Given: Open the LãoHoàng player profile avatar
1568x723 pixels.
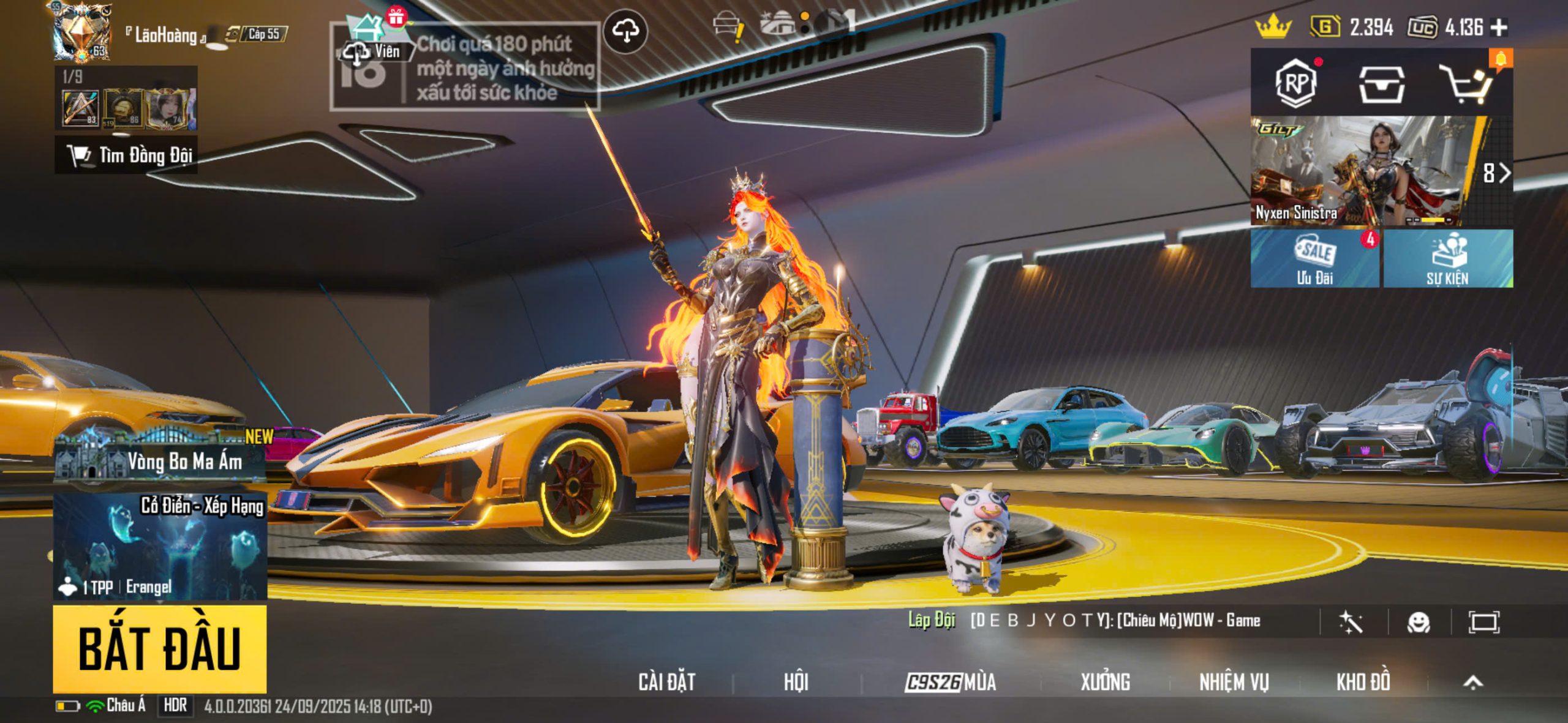Looking at the screenshot, I should point(81,32).
